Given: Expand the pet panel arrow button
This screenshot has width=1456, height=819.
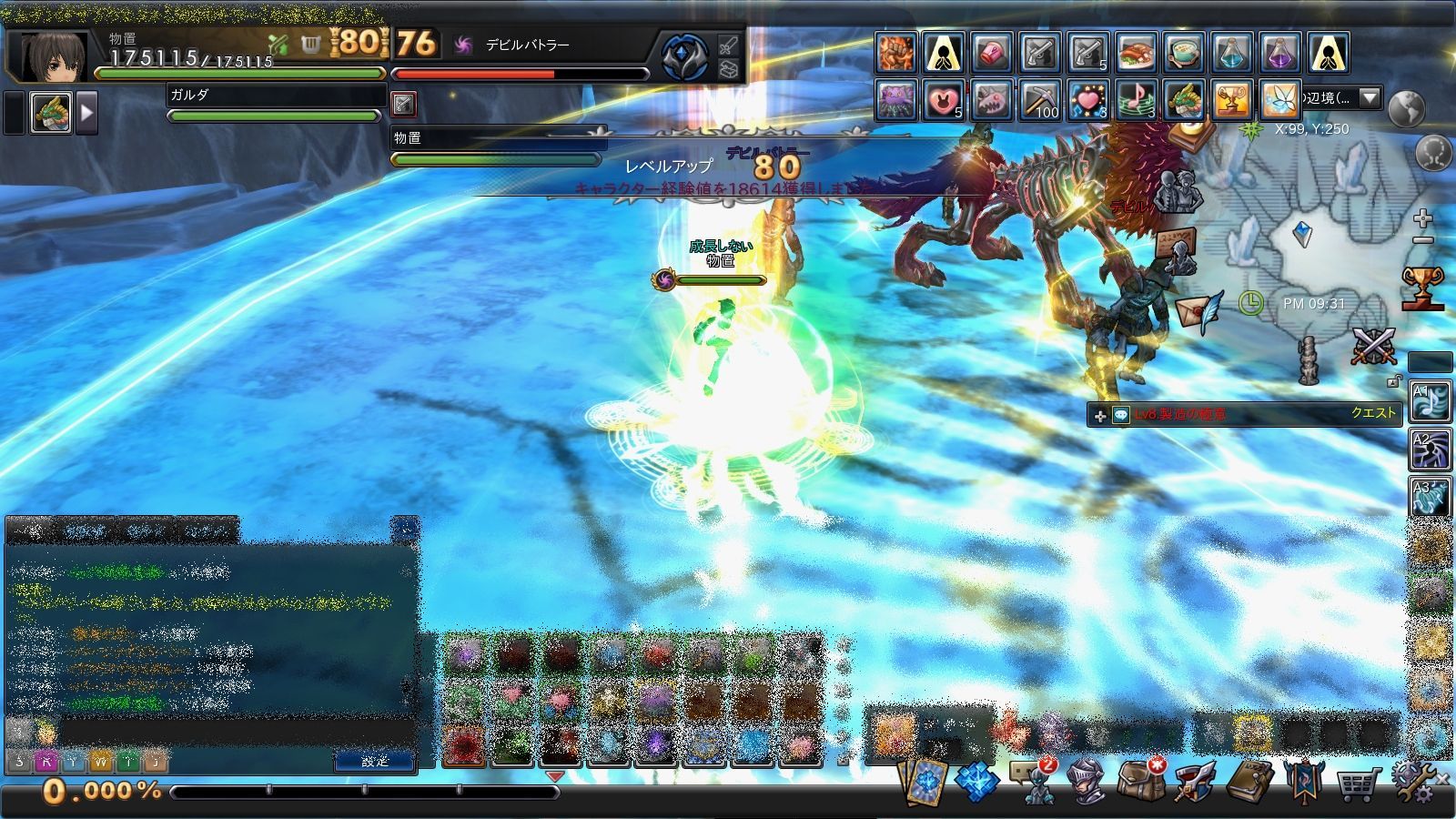Looking at the screenshot, I should coord(87,114).
